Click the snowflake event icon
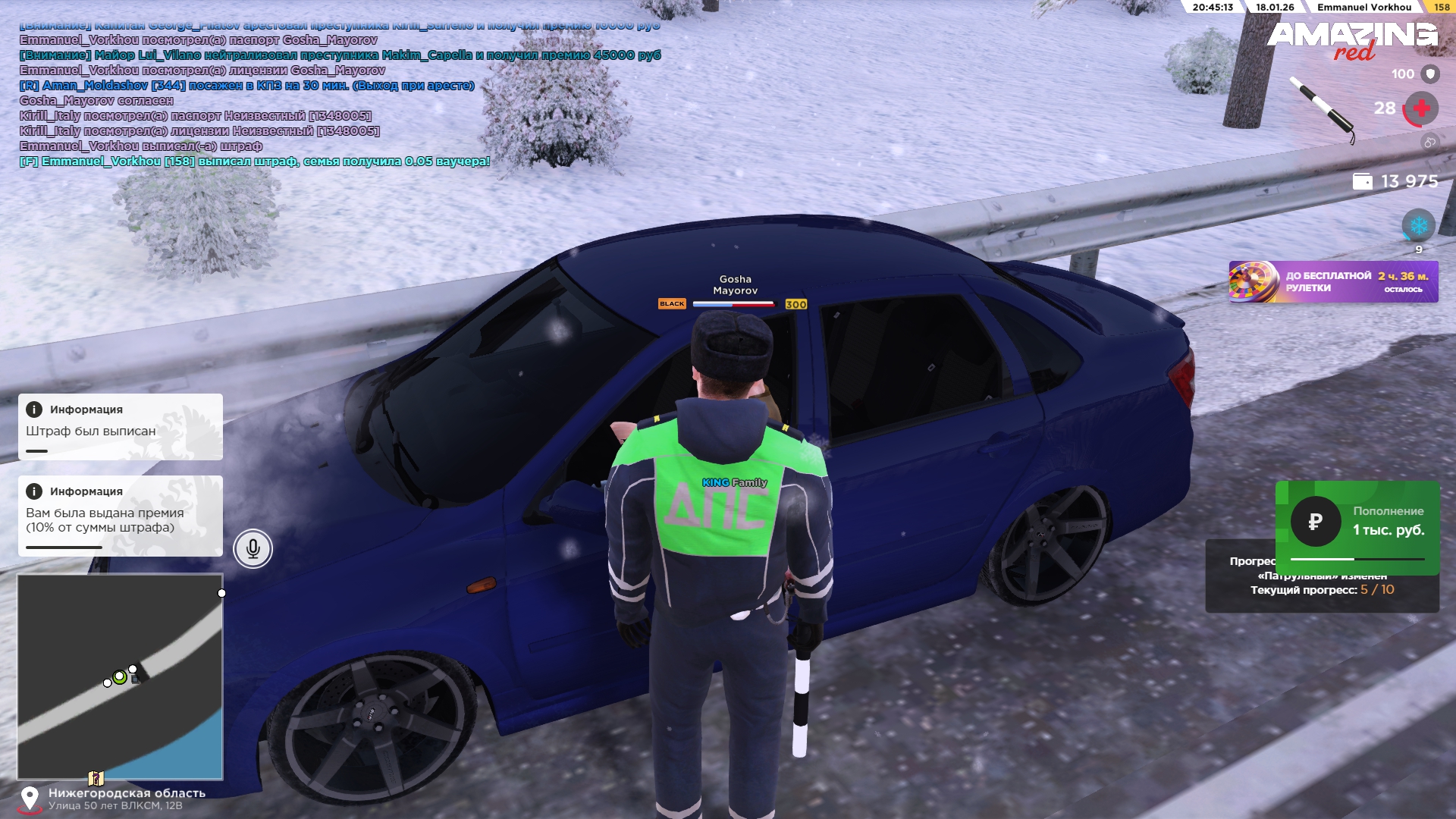Screen dimensions: 1456x819 [x=1418, y=225]
